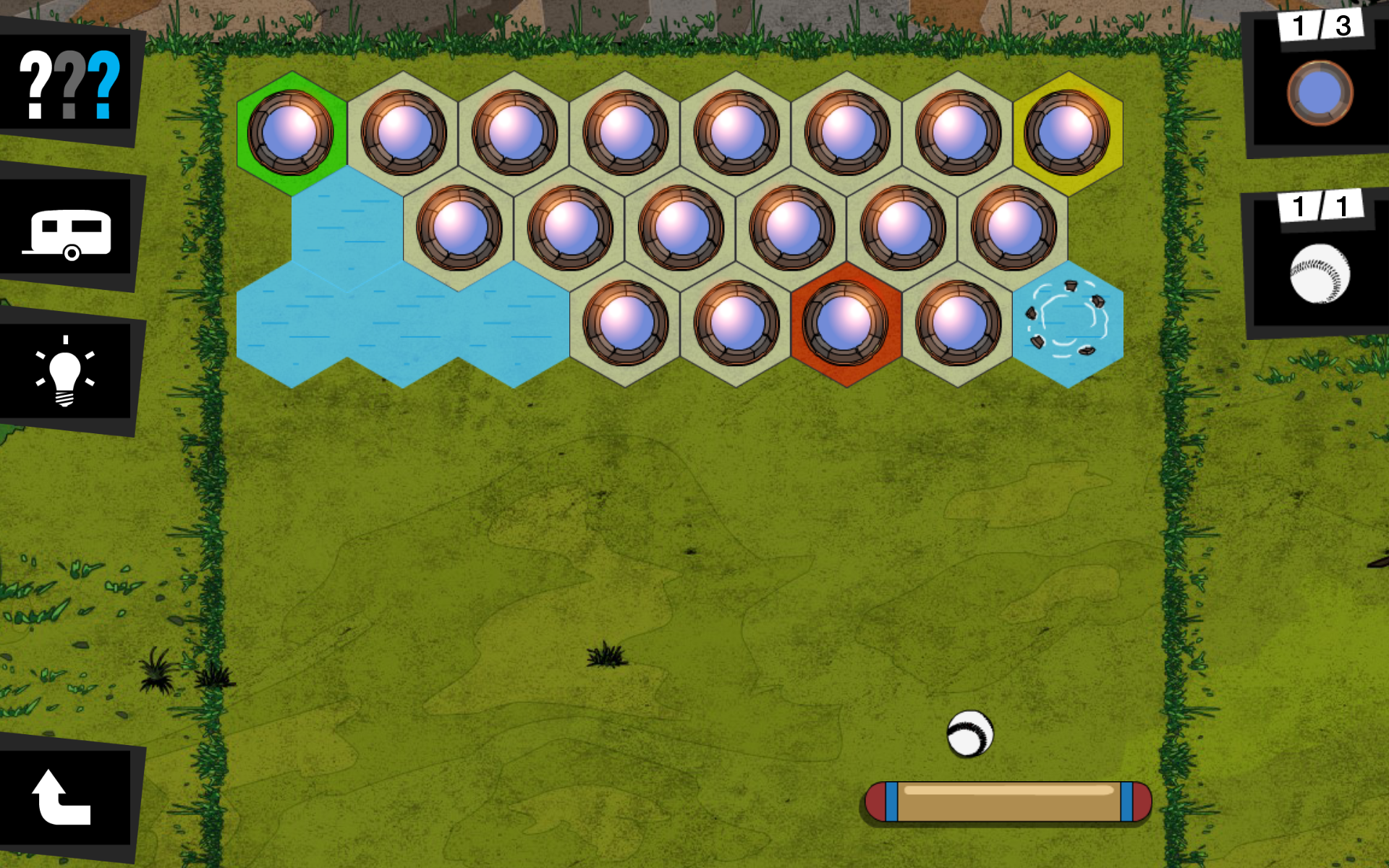Open the triple question mark help button
The height and width of the screenshot is (868, 1389).
click(x=69, y=84)
